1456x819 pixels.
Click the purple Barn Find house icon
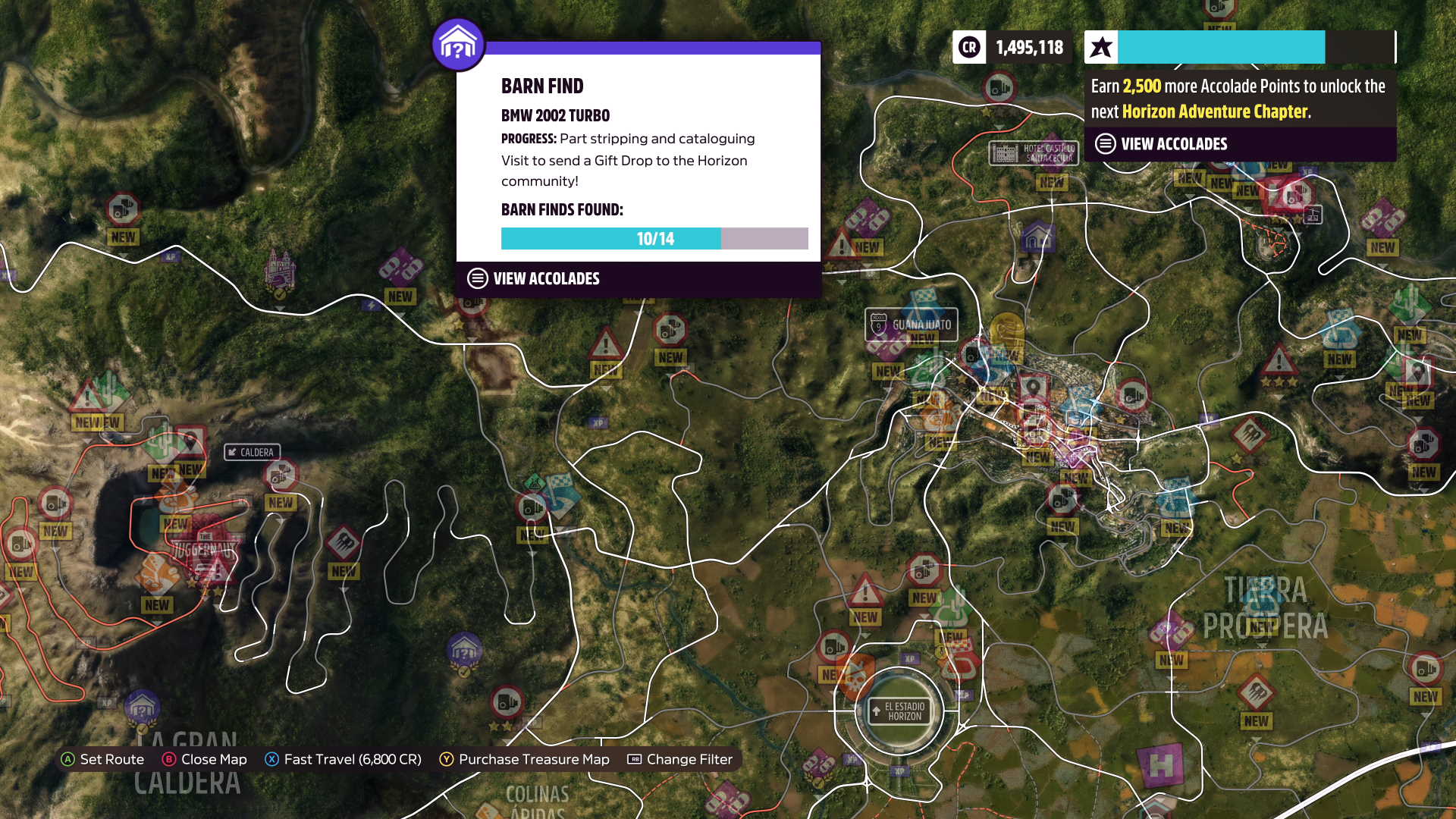[x=458, y=44]
